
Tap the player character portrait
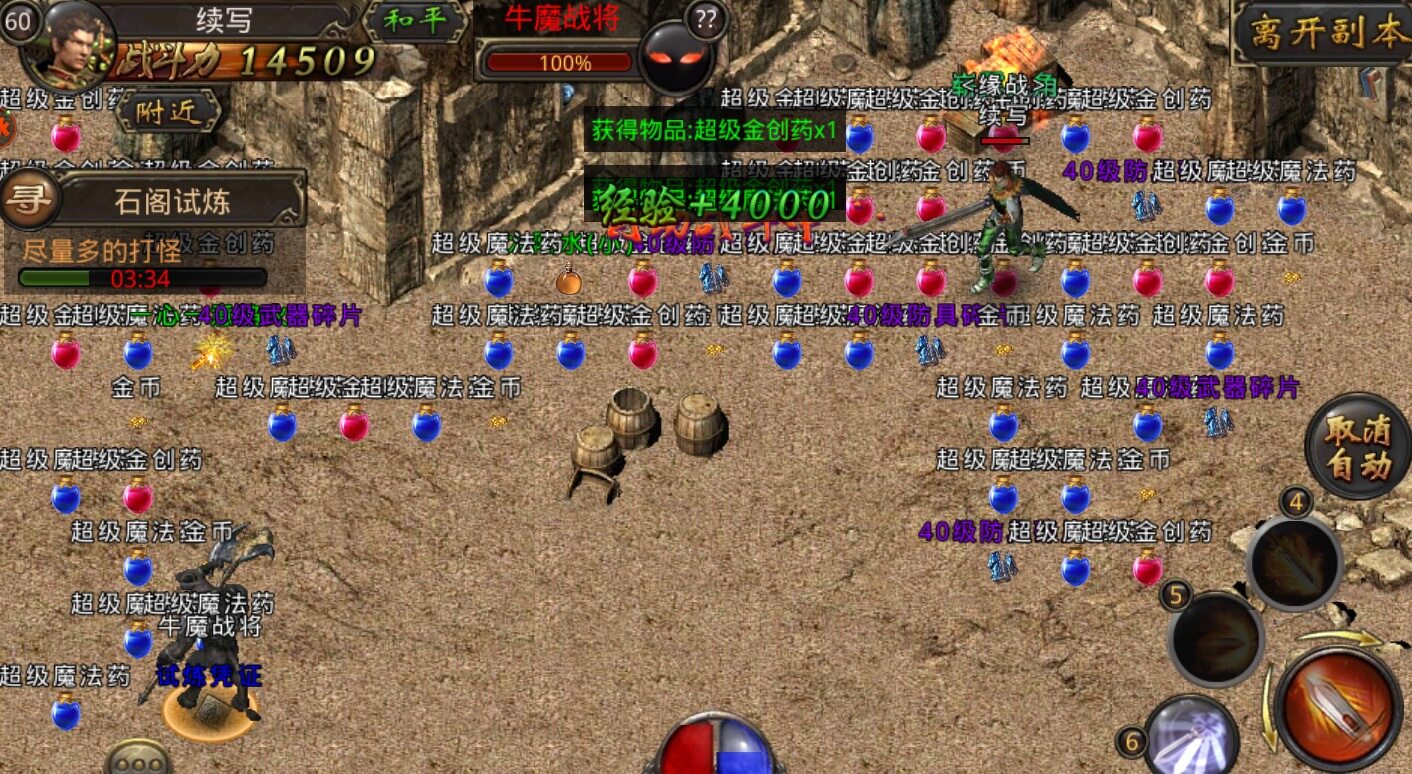tap(66, 42)
